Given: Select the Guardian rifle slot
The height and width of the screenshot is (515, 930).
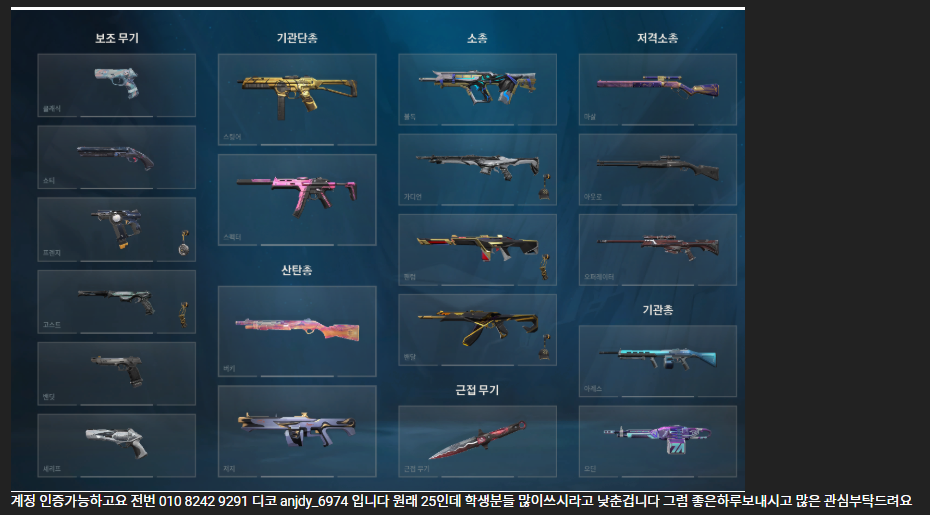Looking at the screenshot, I should 477,169.
